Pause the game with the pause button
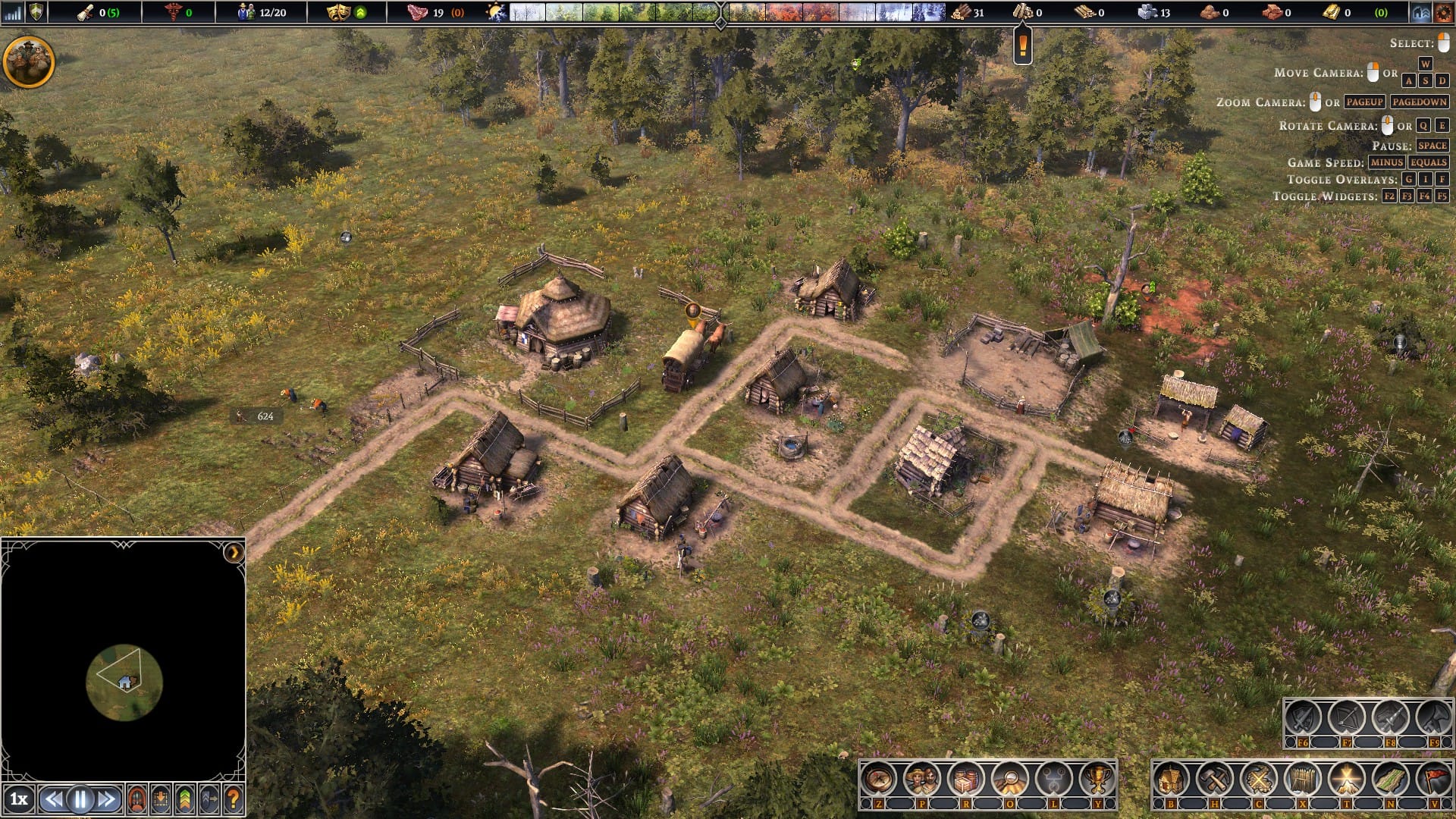Image resolution: width=1456 pixels, height=819 pixels. [80, 799]
